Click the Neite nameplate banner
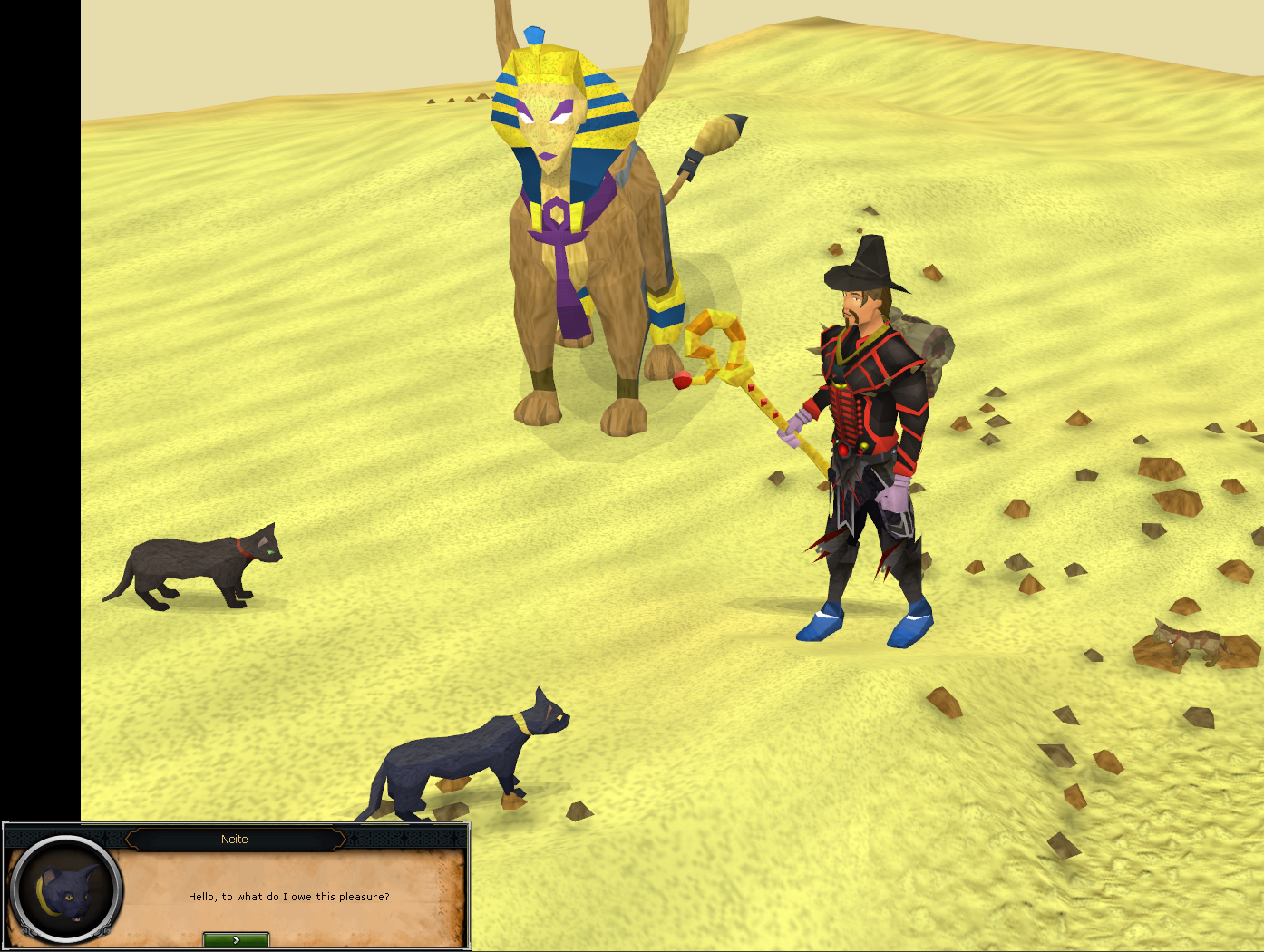The width and height of the screenshot is (1264, 952). tap(234, 839)
